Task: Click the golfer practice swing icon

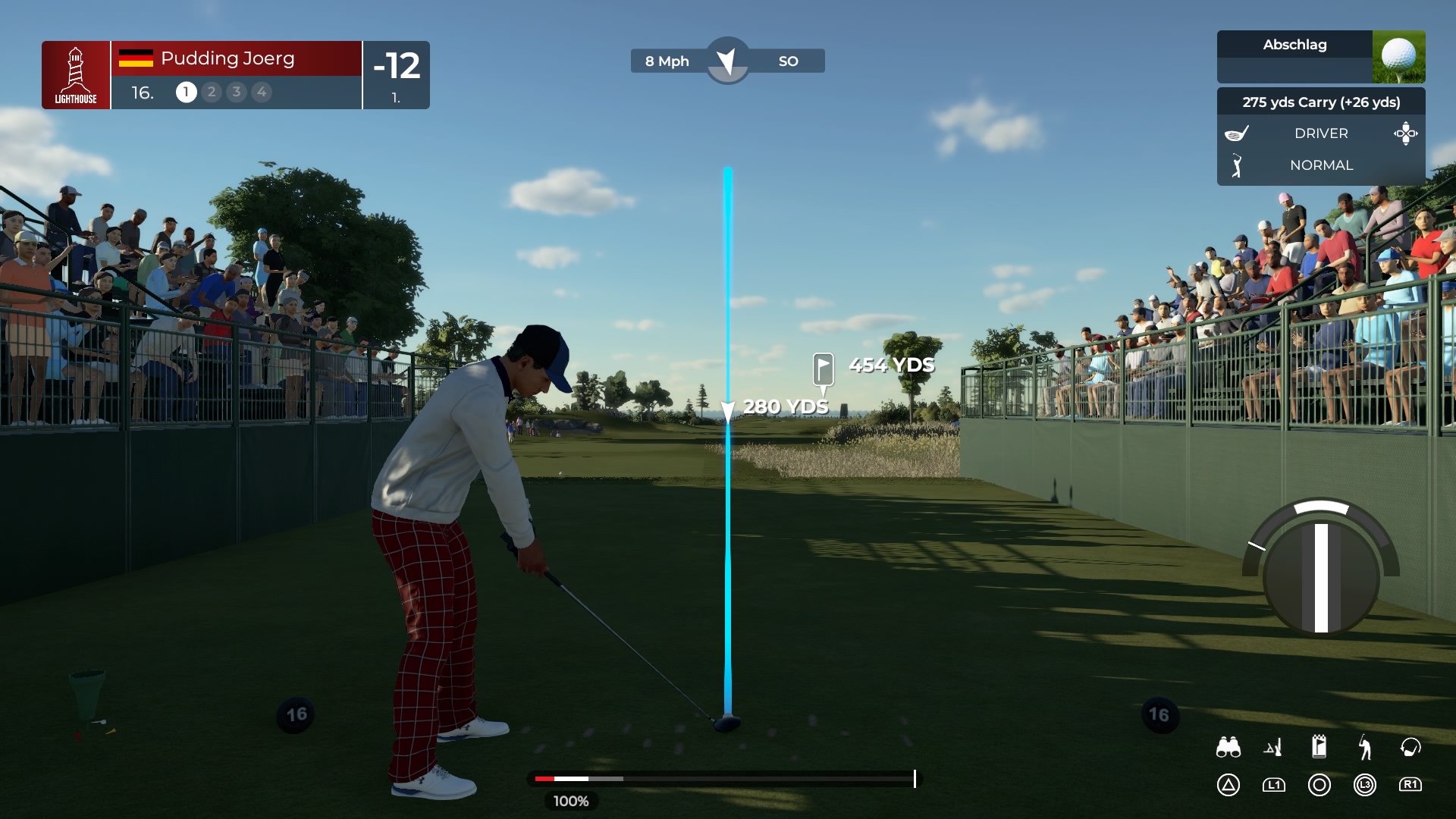Action: 1365,748
